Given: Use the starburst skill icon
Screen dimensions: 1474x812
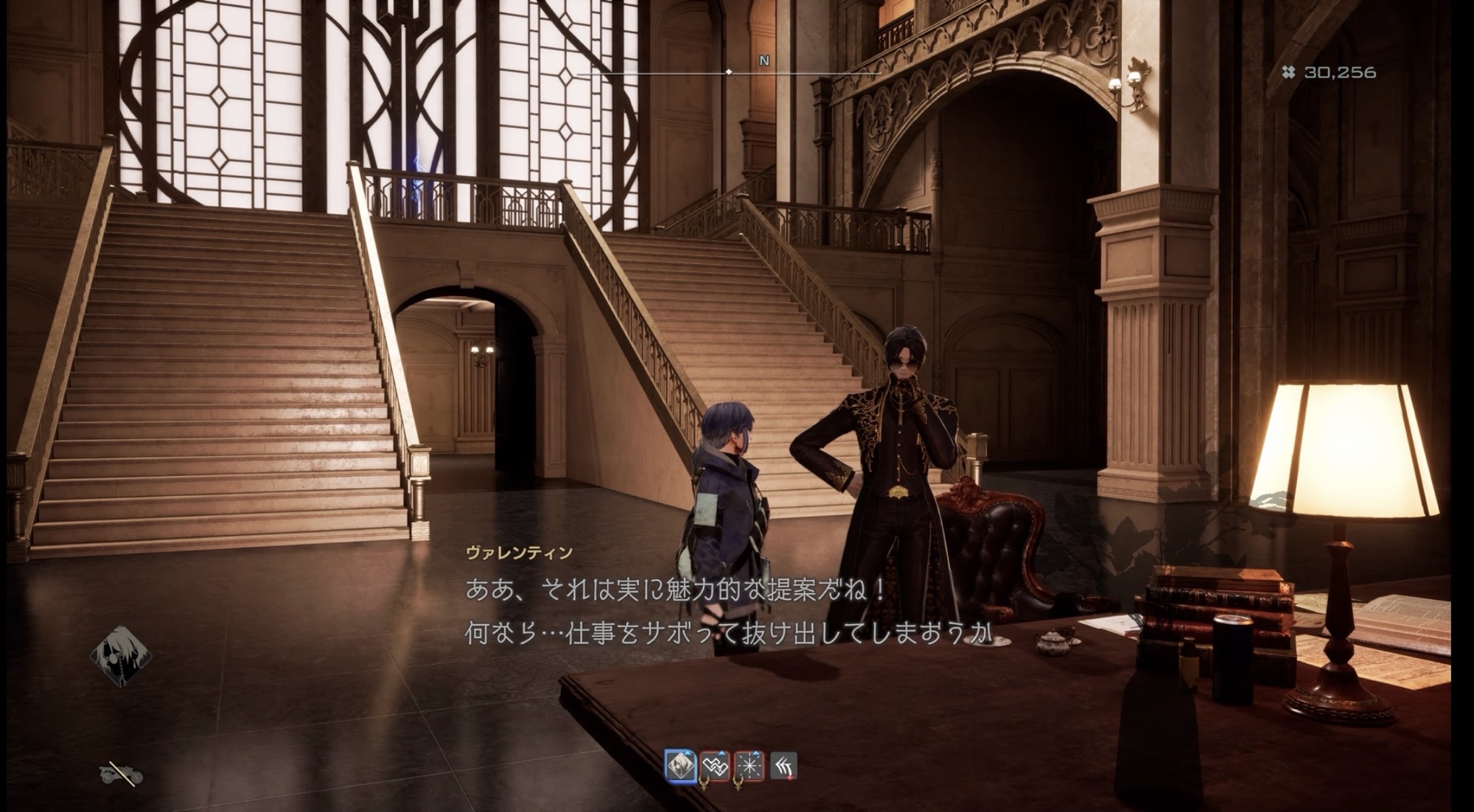Looking at the screenshot, I should pyautogui.click(x=749, y=766).
